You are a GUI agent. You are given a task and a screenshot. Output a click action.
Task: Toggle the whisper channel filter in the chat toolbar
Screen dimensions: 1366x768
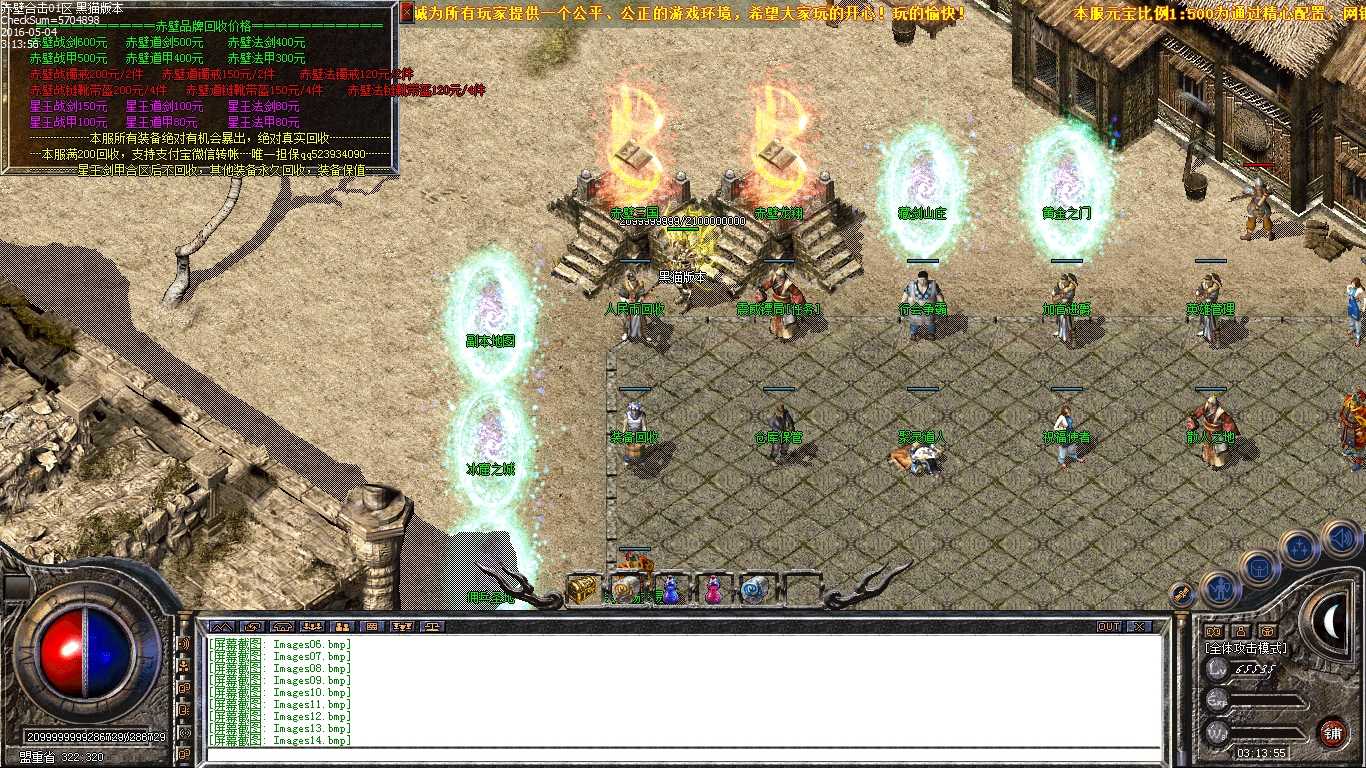tap(253, 627)
